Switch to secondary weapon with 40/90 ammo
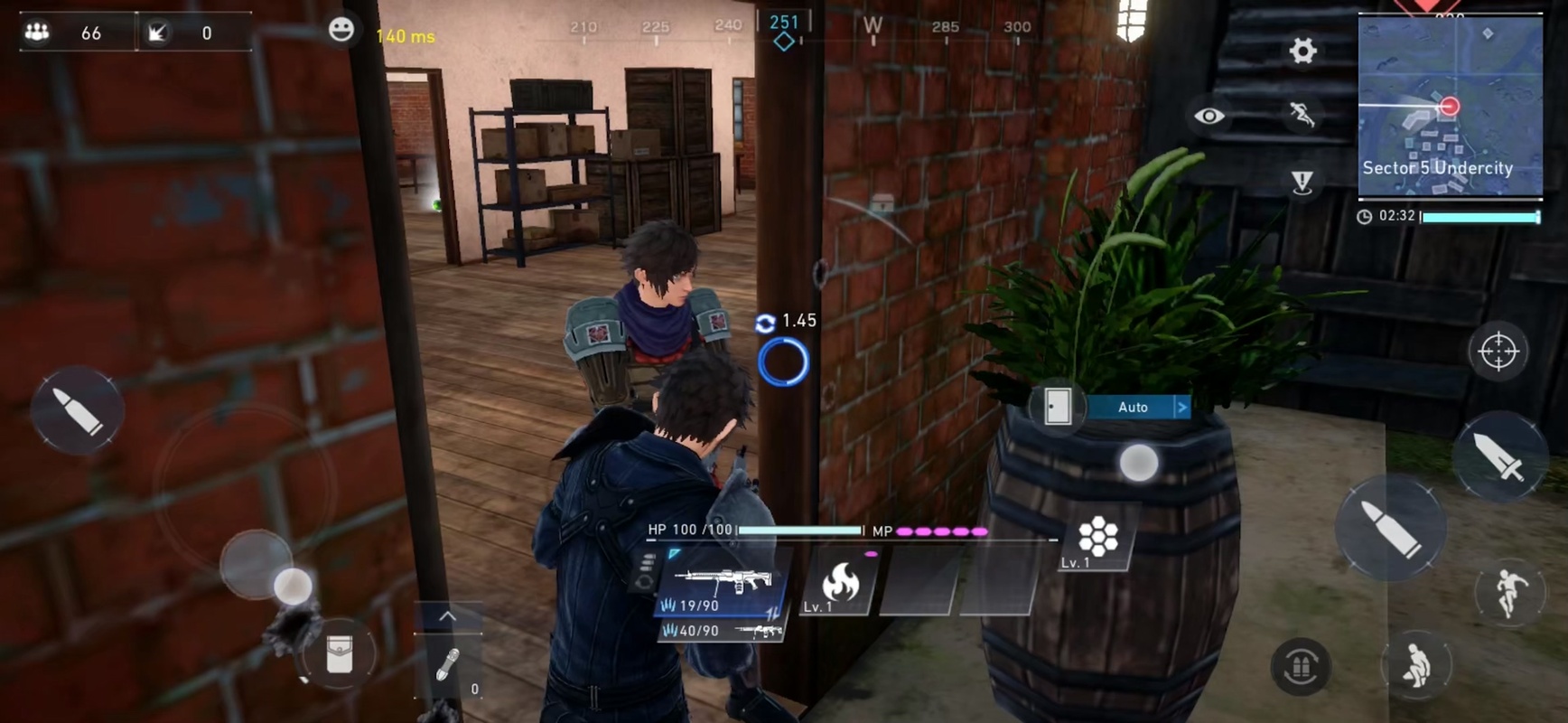Screen dimensions: 1568x723 [x=722, y=631]
